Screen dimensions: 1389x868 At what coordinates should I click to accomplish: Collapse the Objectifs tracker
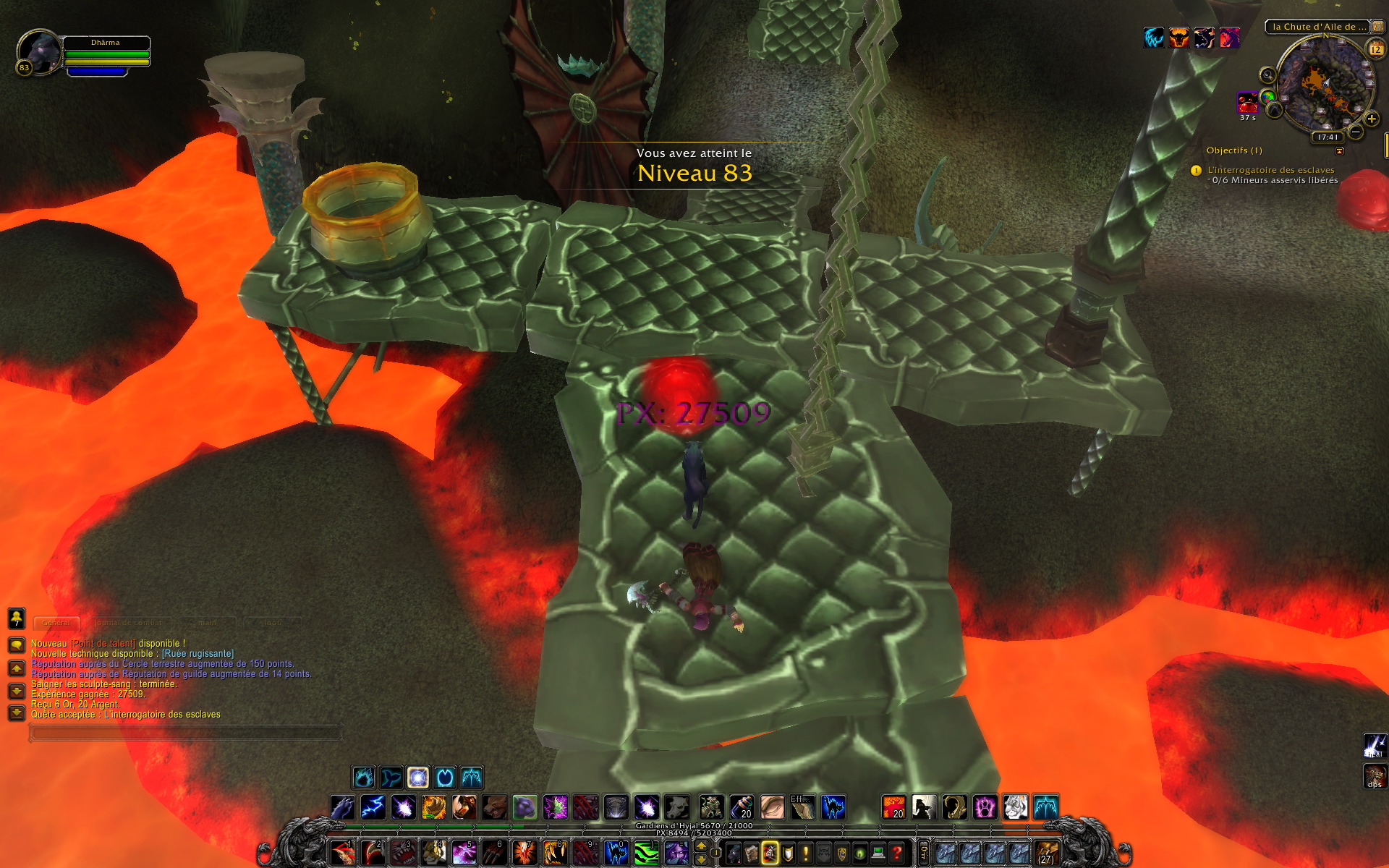click(1339, 151)
